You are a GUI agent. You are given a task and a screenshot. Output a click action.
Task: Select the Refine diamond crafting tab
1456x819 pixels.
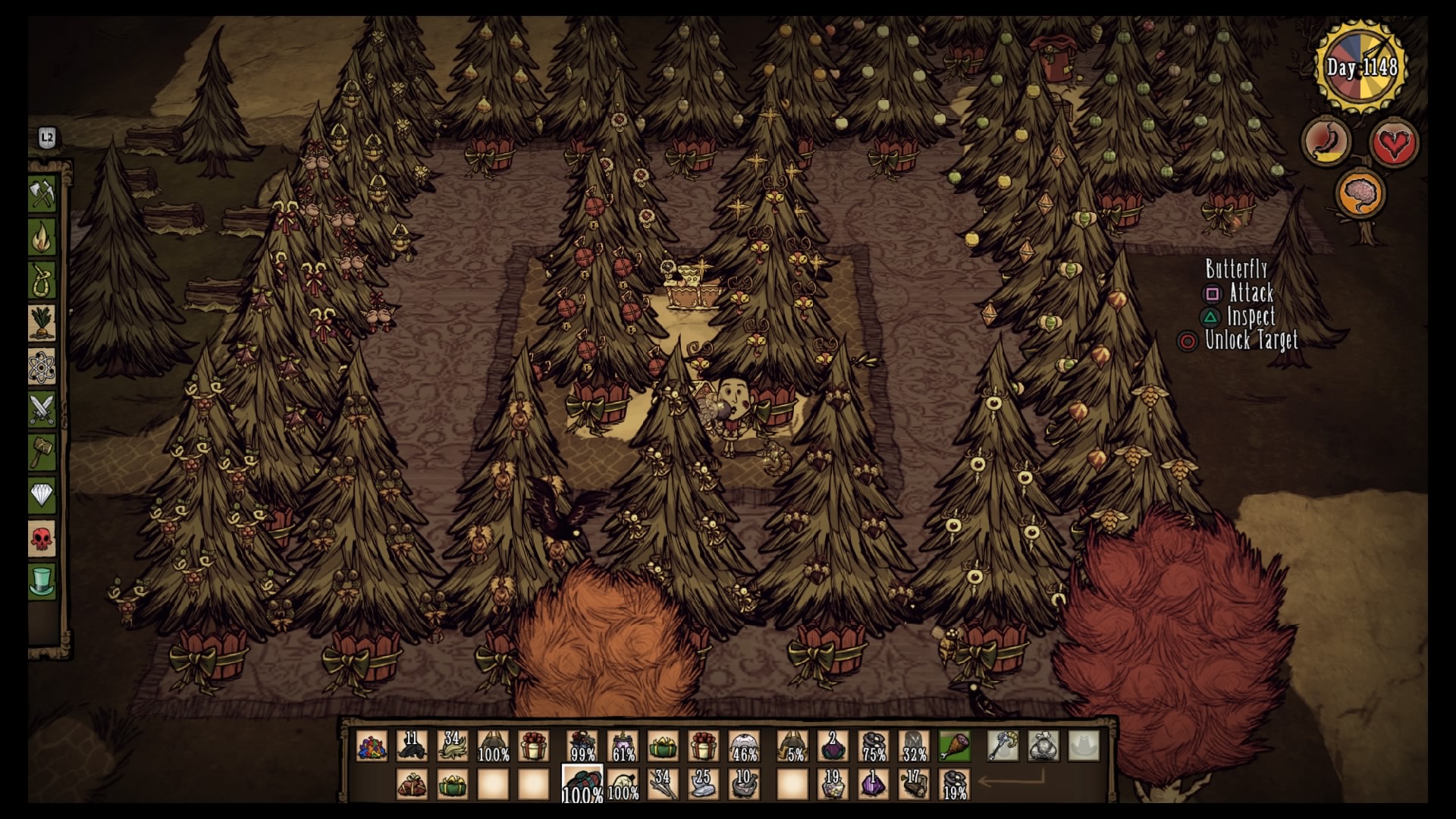coord(42,497)
